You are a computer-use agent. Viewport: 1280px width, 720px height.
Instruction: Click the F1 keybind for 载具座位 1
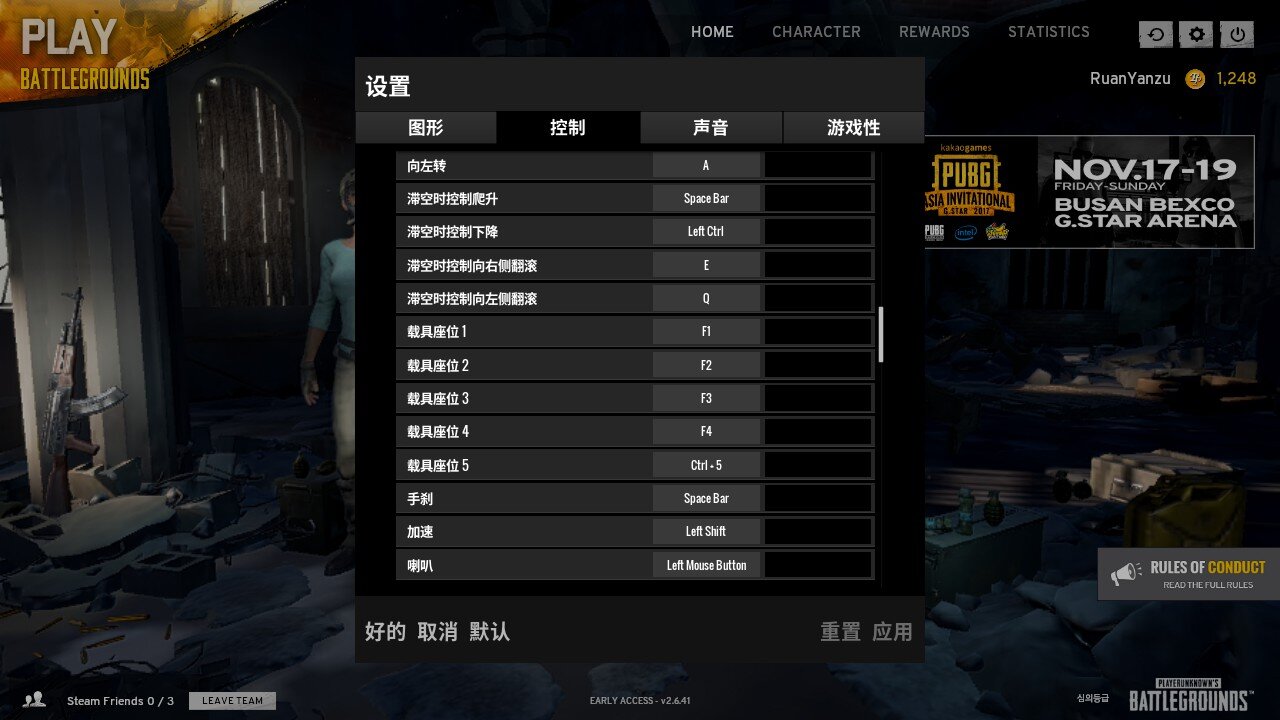coord(707,331)
